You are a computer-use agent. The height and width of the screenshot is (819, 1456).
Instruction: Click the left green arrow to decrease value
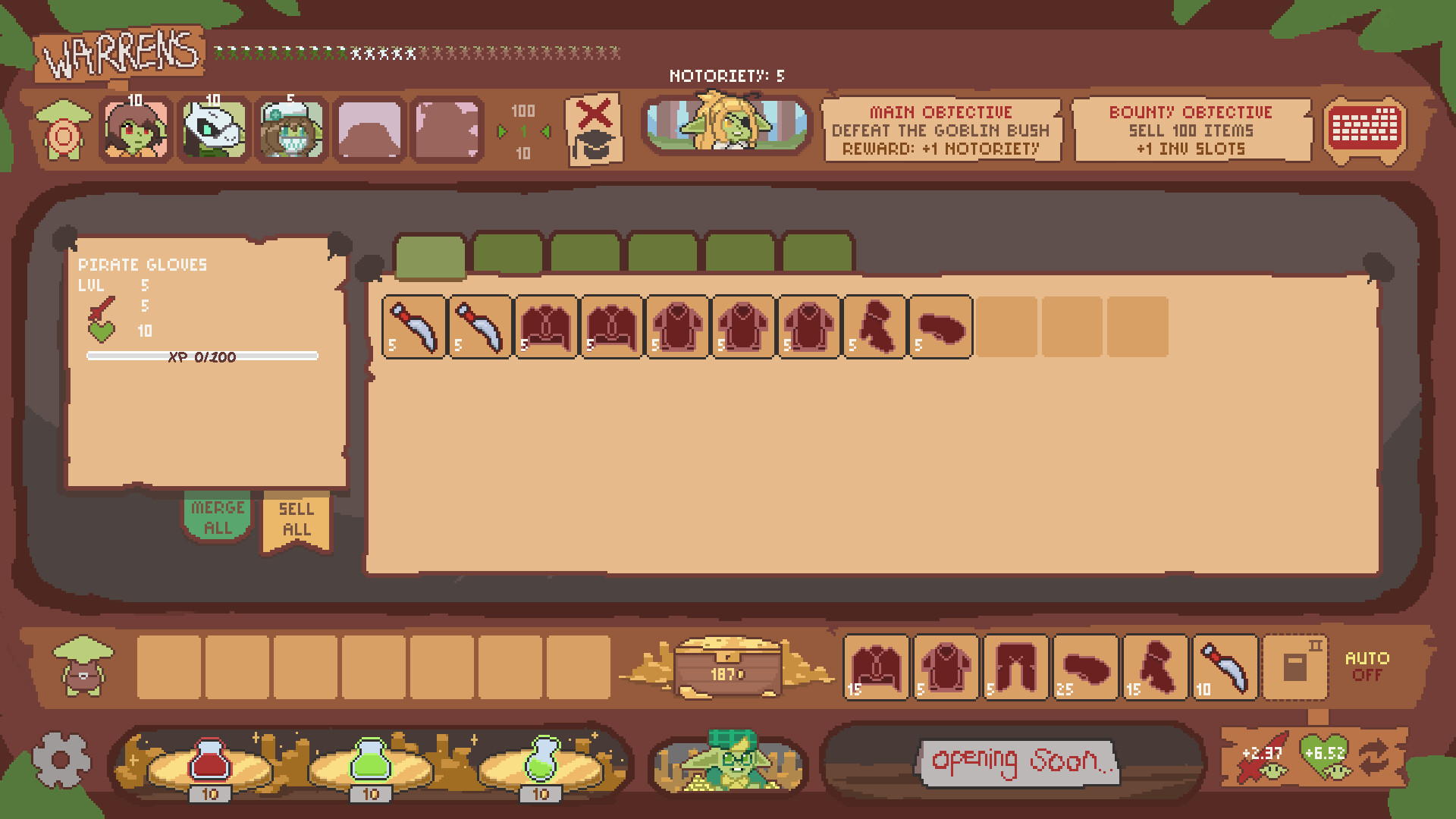(504, 130)
